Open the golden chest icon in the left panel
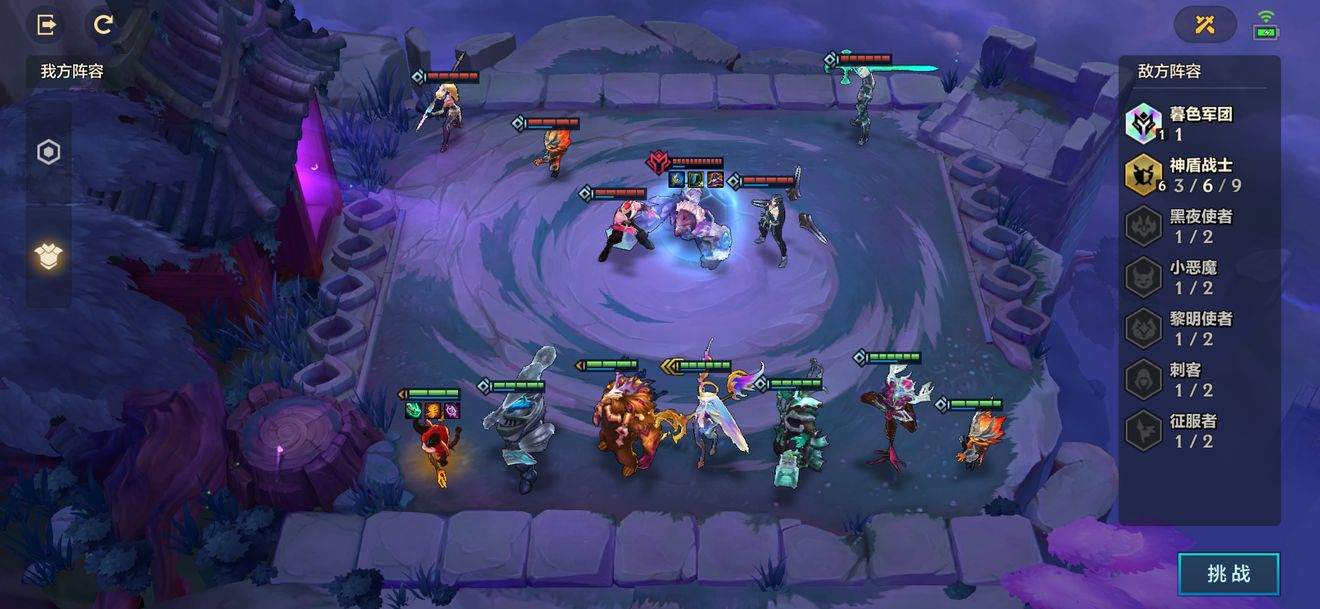Viewport: 1320px width, 609px height. pos(48,257)
